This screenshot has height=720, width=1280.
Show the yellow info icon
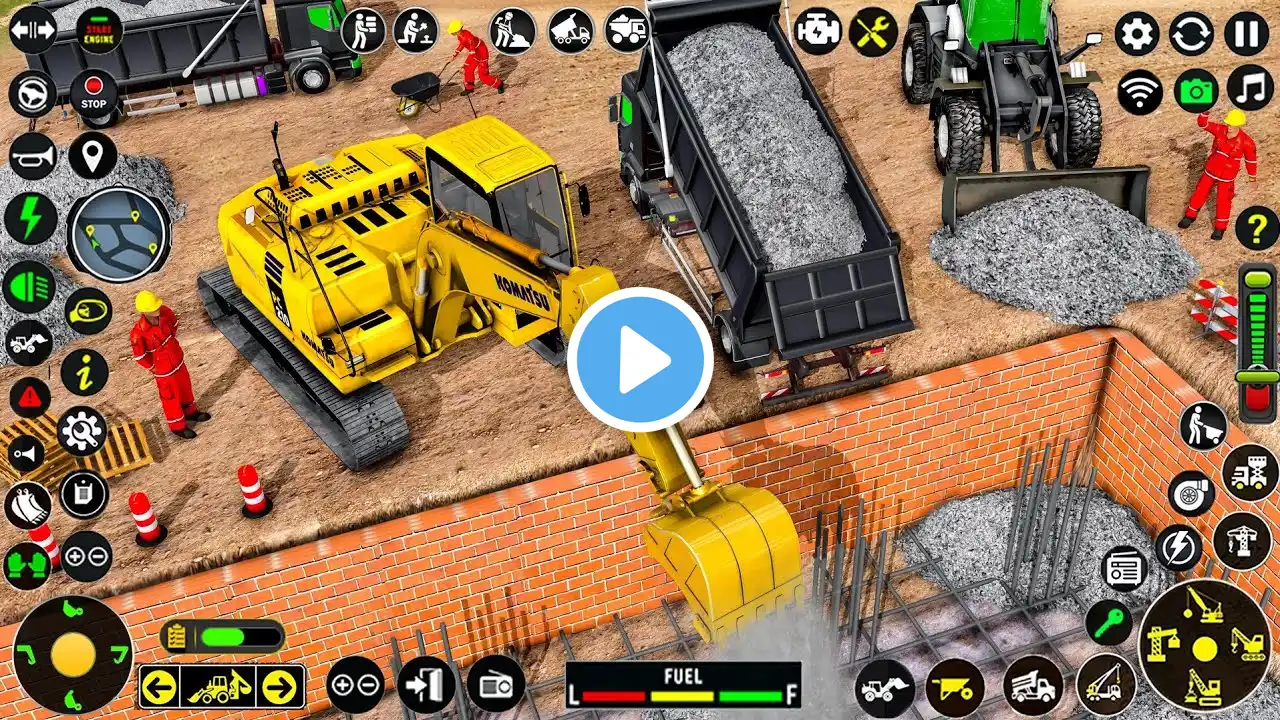tap(84, 372)
